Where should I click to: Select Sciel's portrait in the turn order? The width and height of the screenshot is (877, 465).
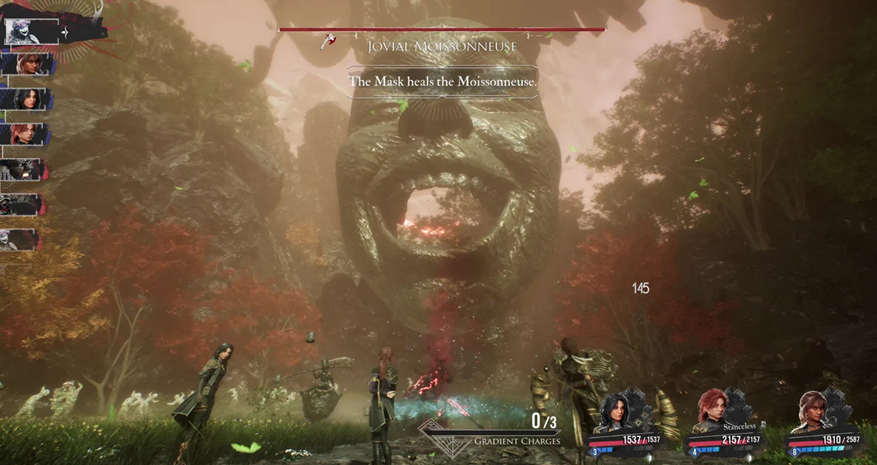tap(20, 65)
